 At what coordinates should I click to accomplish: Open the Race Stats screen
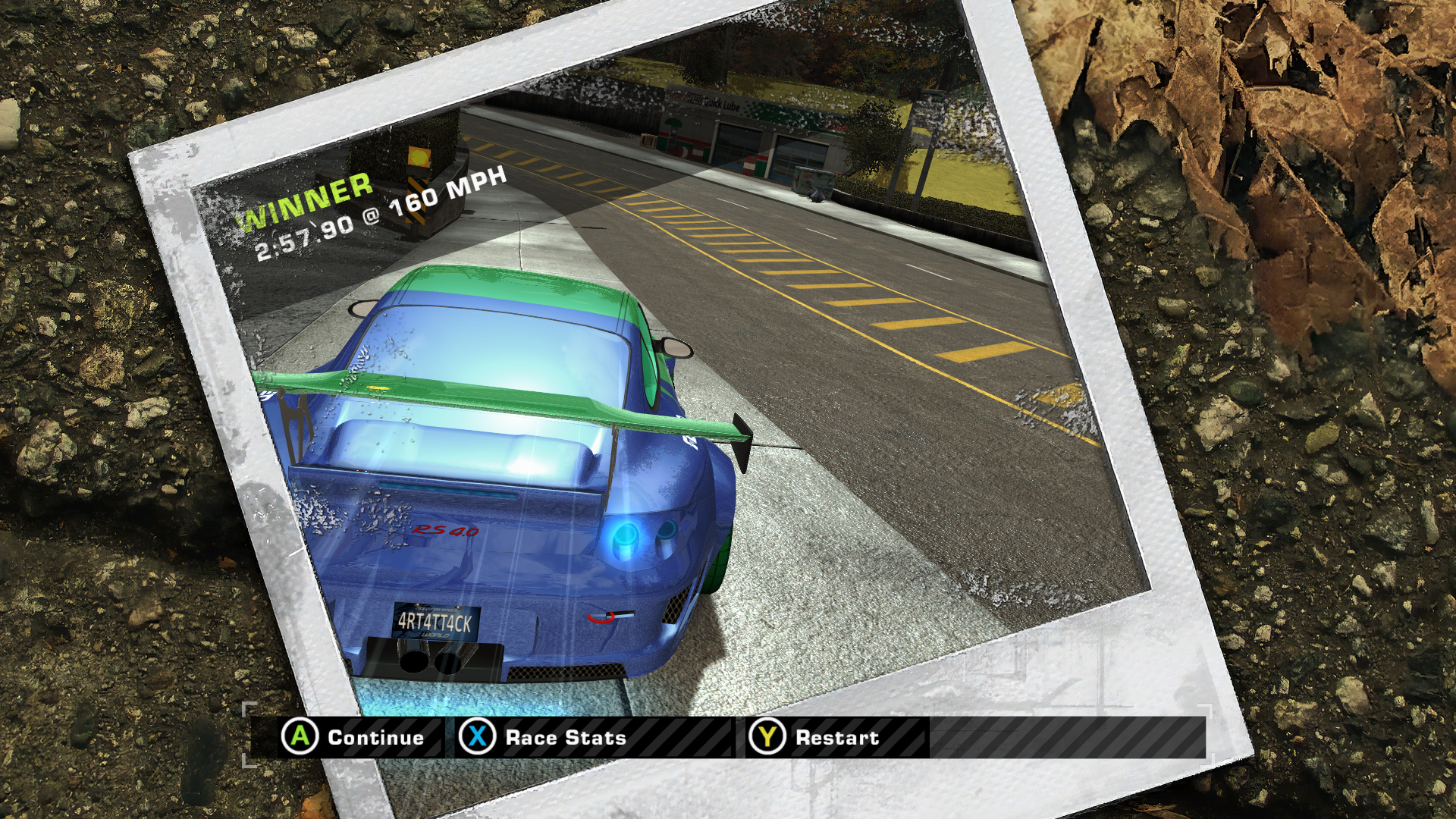544,737
